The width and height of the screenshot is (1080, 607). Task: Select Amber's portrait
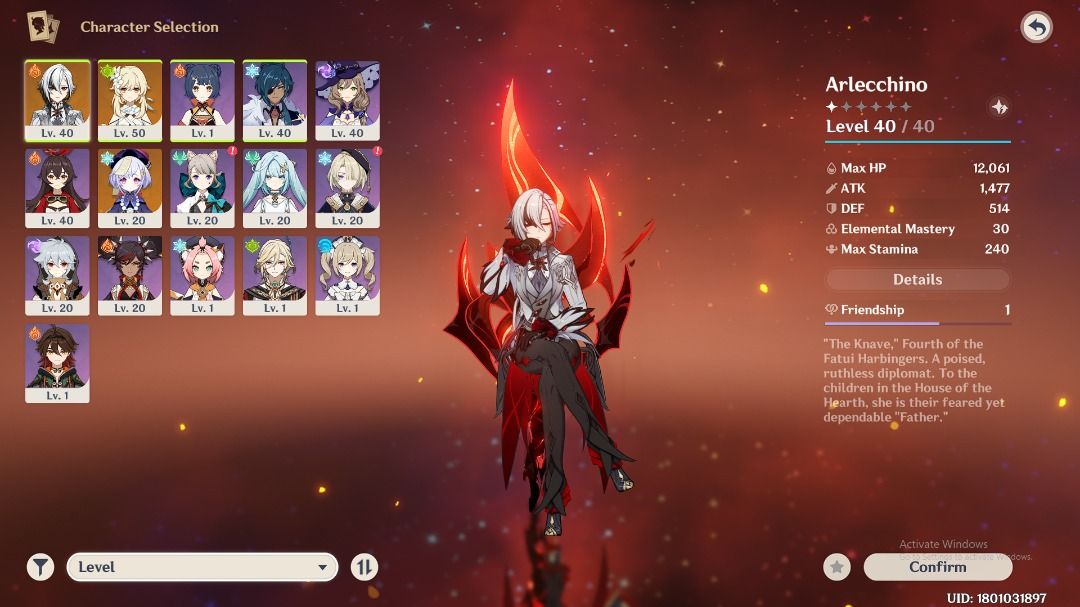tap(57, 188)
